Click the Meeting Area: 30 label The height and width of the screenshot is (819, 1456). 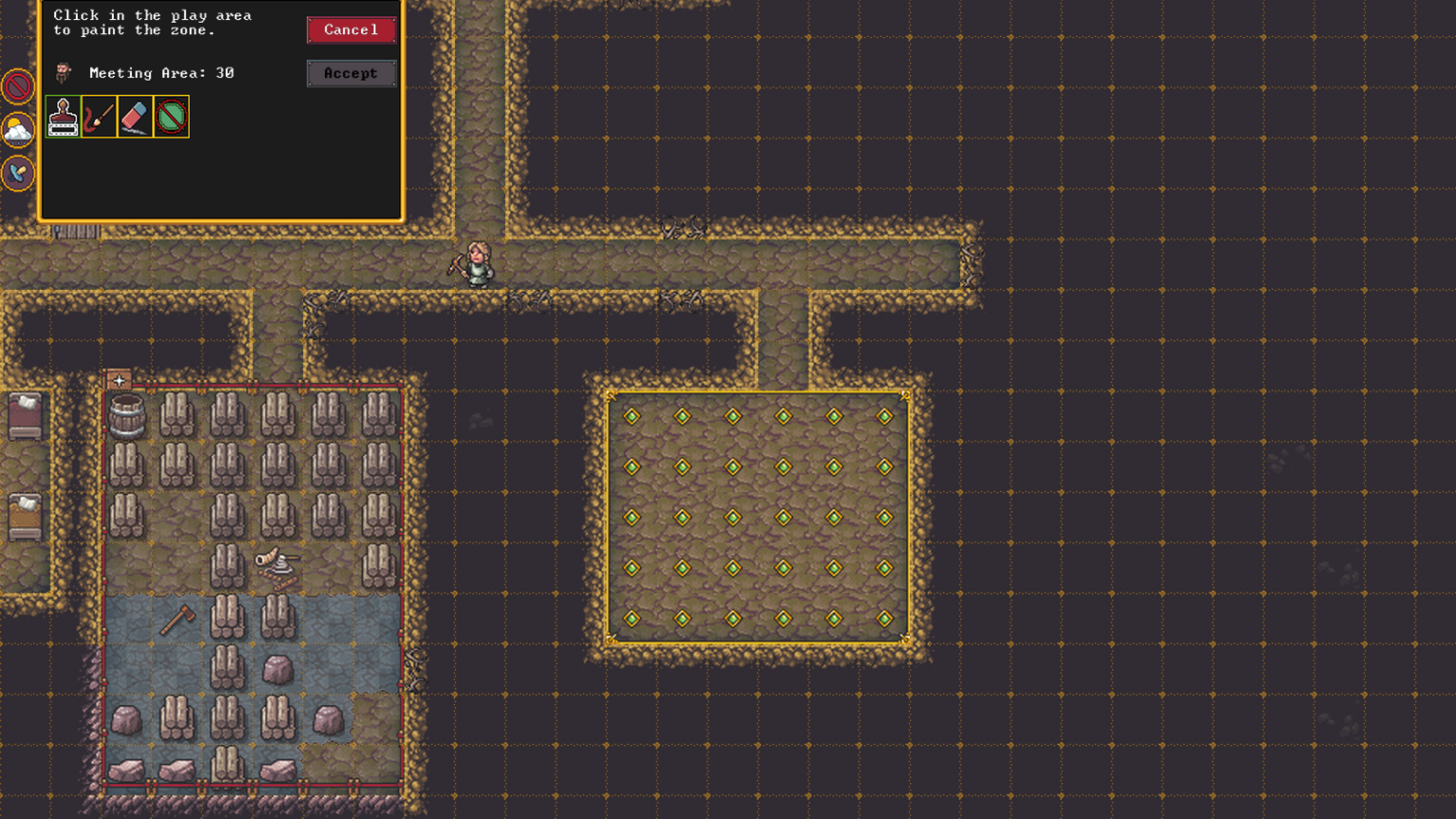tap(161, 73)
